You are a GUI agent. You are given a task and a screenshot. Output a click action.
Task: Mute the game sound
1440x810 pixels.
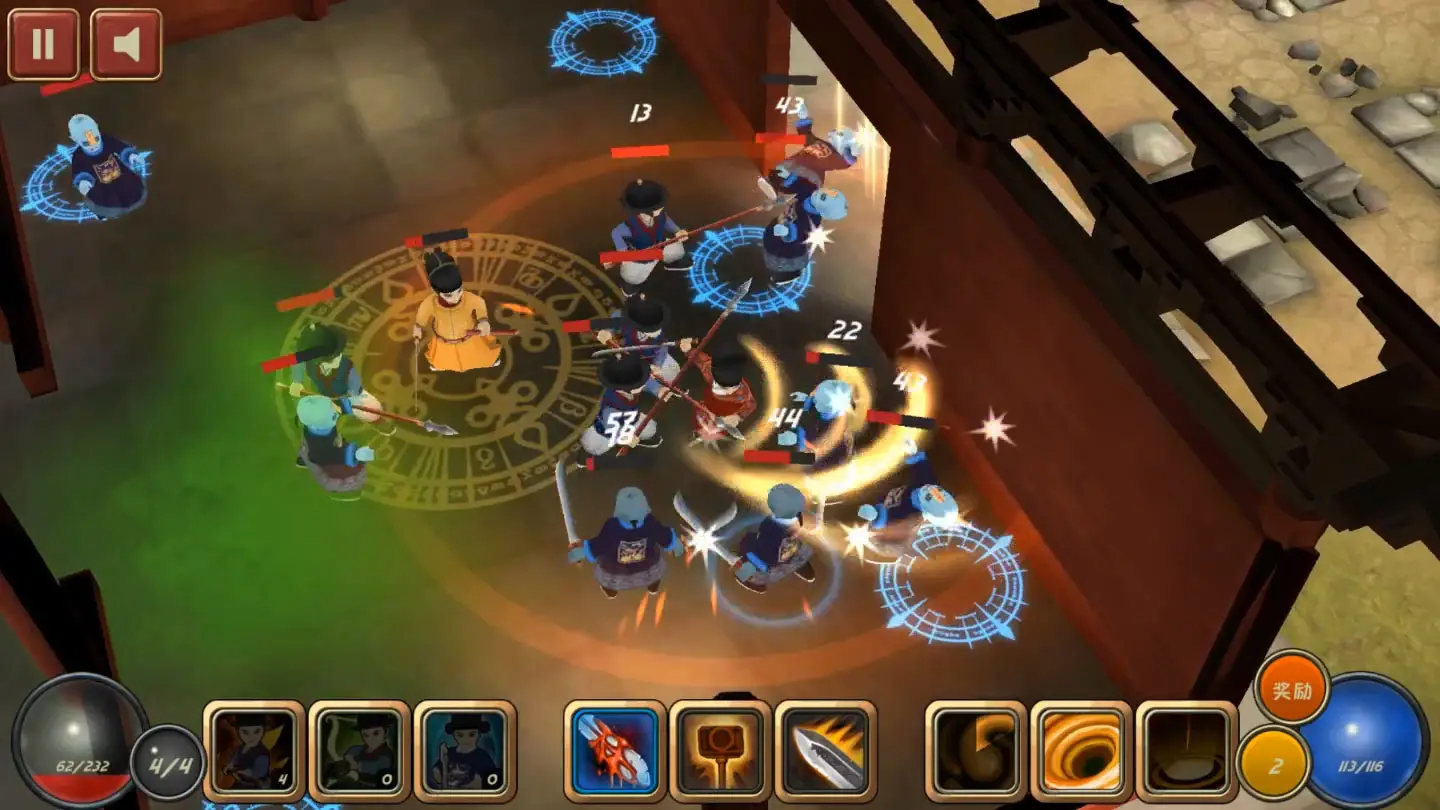pos(124,41)
